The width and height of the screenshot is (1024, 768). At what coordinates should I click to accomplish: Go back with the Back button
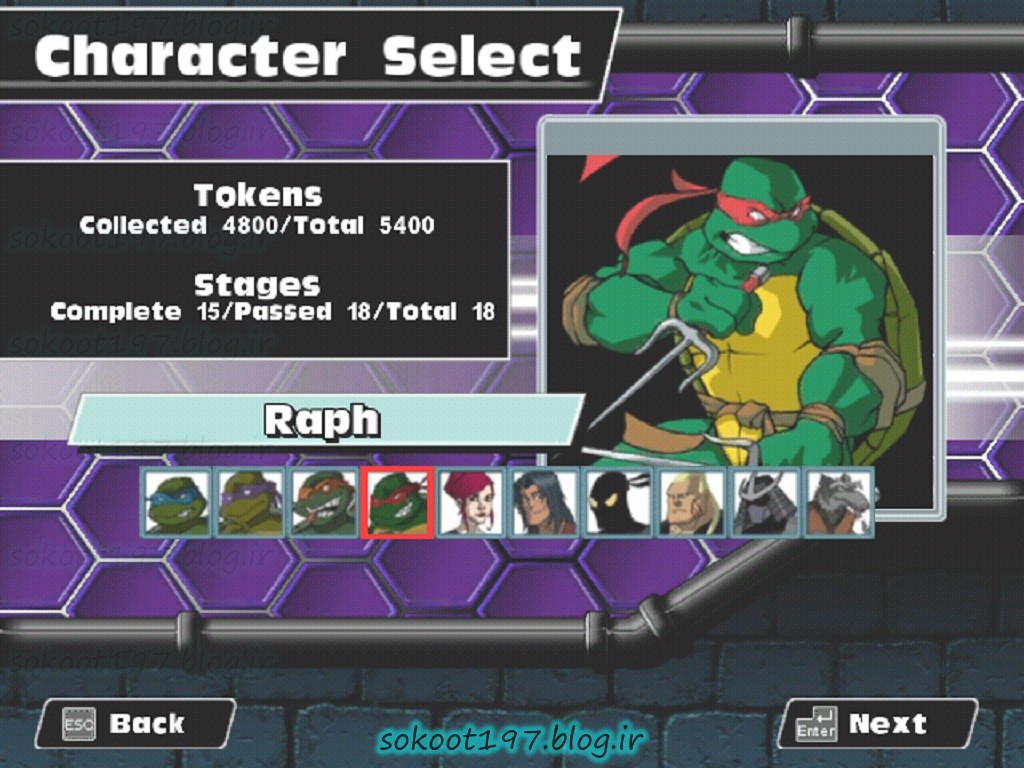135,723
